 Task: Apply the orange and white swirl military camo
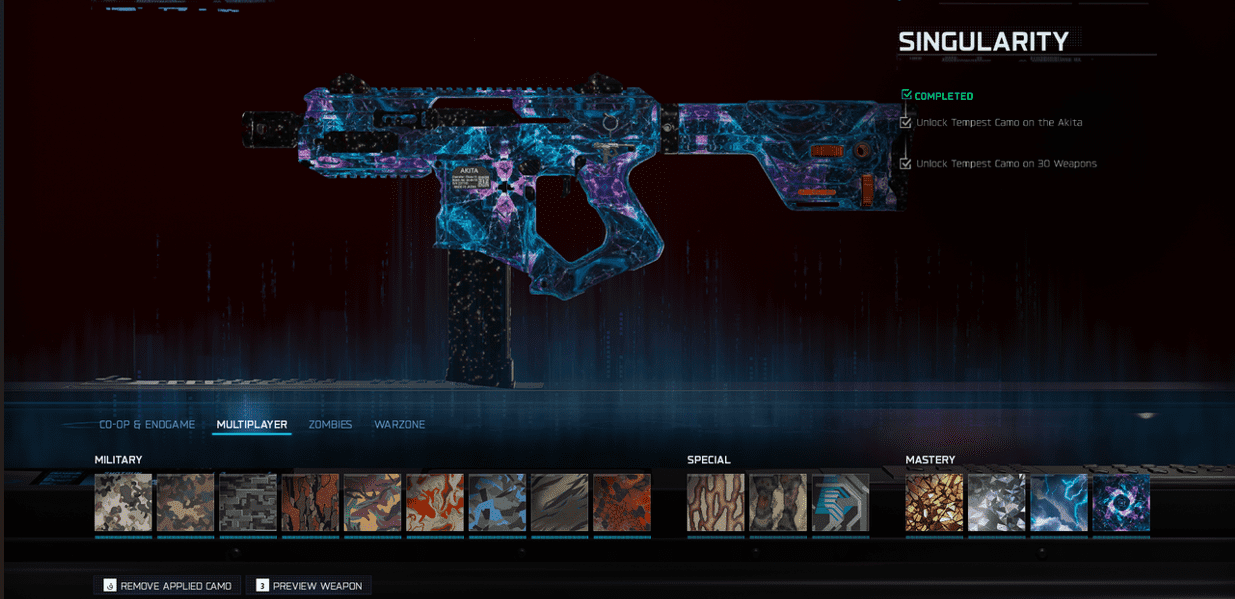pyautogui.click(x=435, y=502)
